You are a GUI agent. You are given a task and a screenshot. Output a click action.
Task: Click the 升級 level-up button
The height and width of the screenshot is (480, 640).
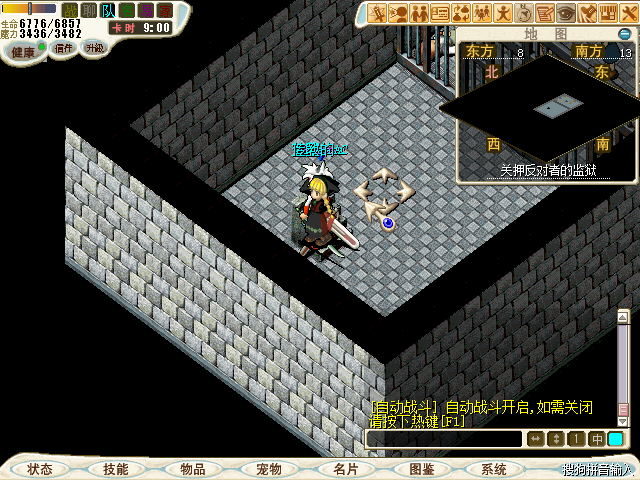coord(94,47)
